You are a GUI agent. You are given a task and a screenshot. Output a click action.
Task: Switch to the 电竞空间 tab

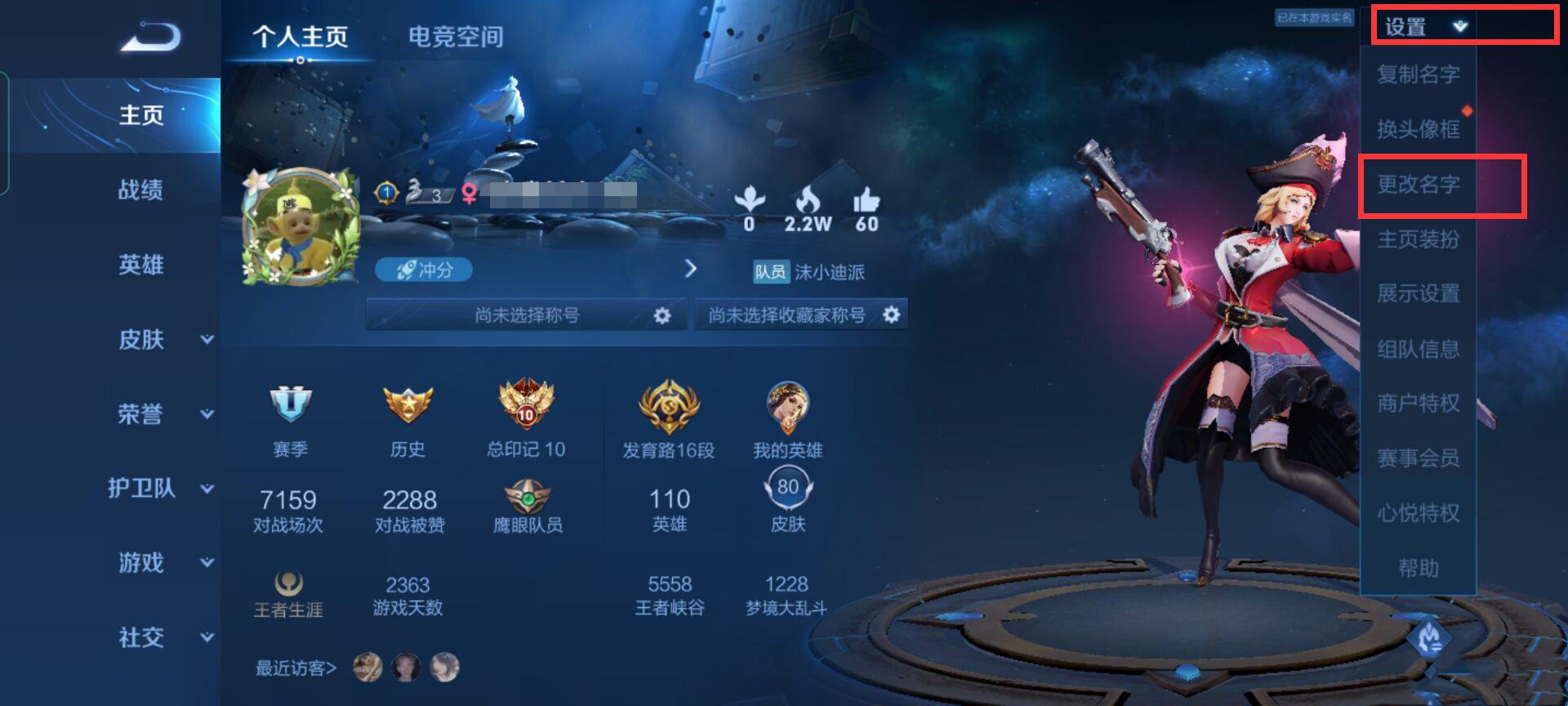[455, 37]
